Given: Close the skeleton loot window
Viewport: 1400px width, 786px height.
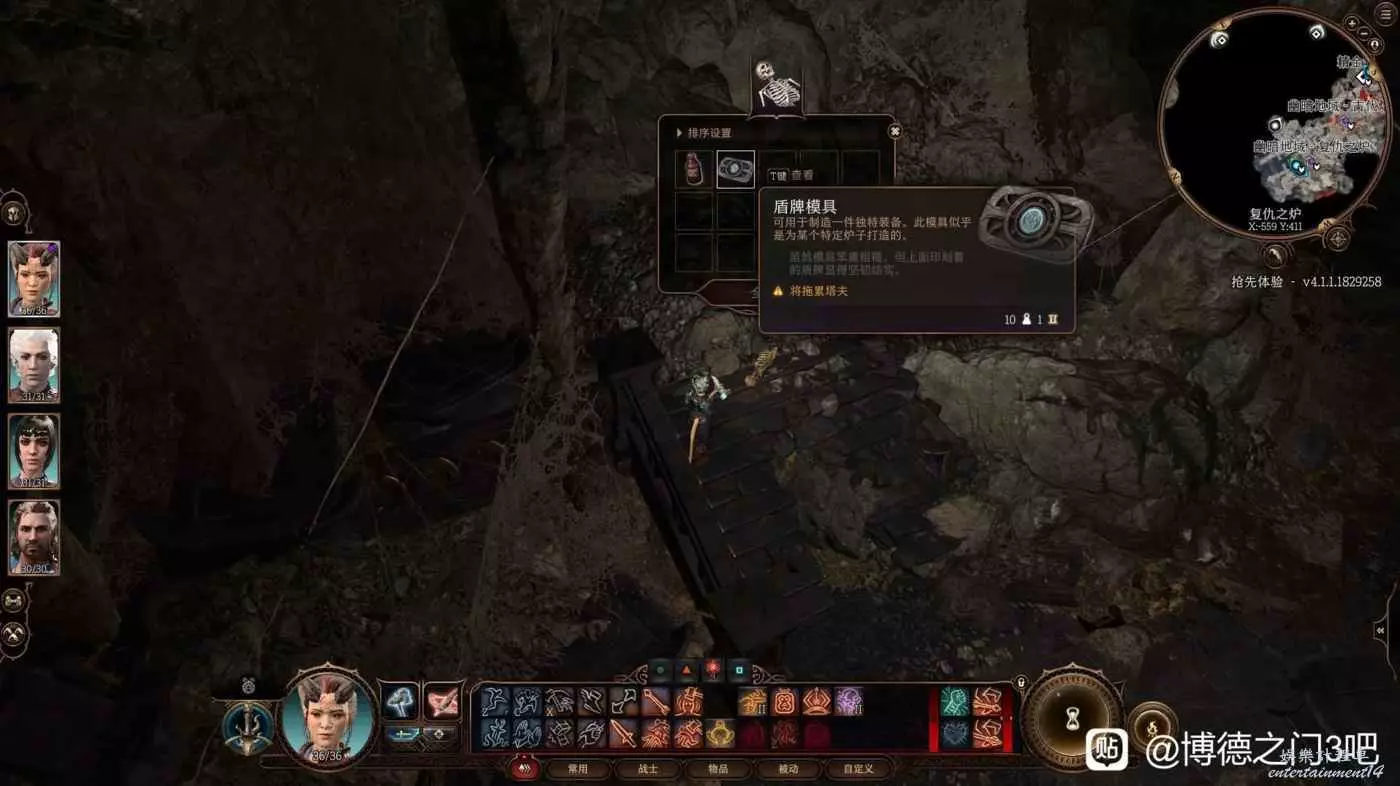Looking at the screenshot, I should [895, 131].
